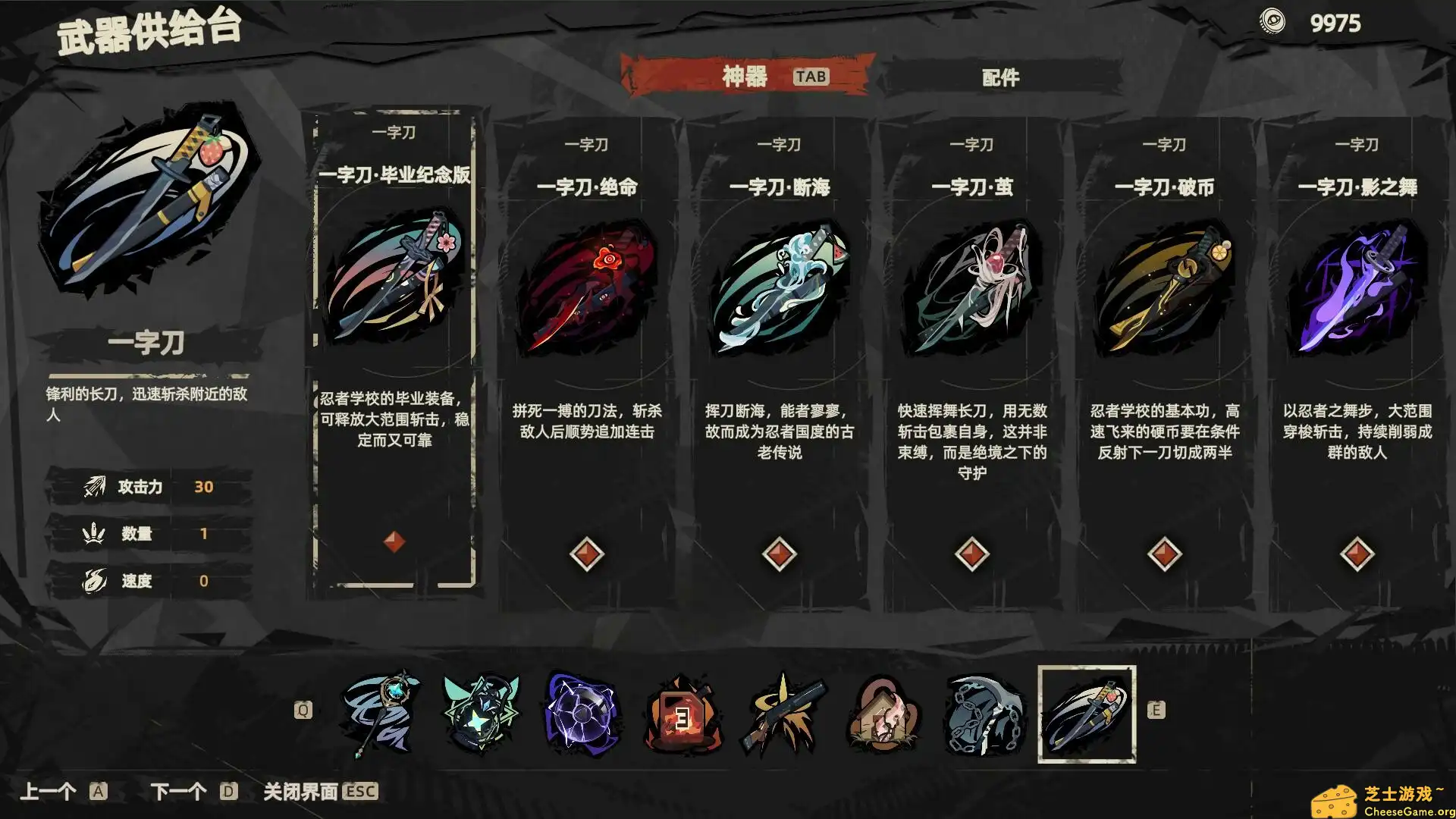Click the 关闭界面 button
Screen dimensions: 1456x819
click(x=303, y=791)
